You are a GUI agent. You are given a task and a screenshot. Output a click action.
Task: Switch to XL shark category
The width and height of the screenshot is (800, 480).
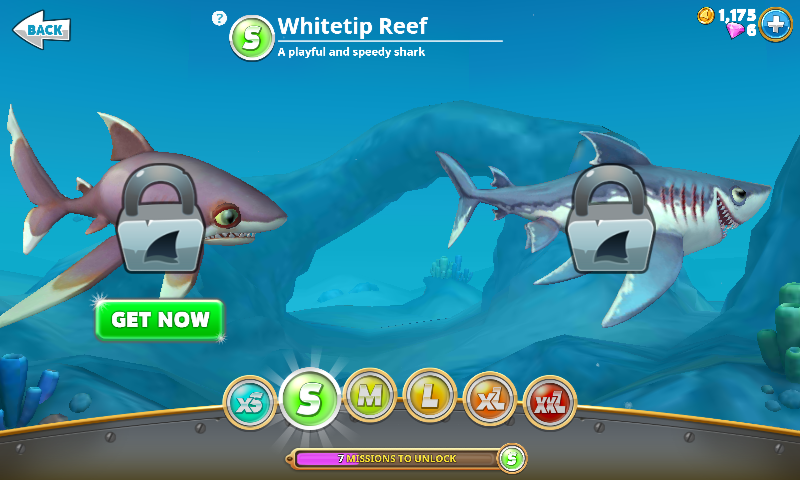point(490,400)
